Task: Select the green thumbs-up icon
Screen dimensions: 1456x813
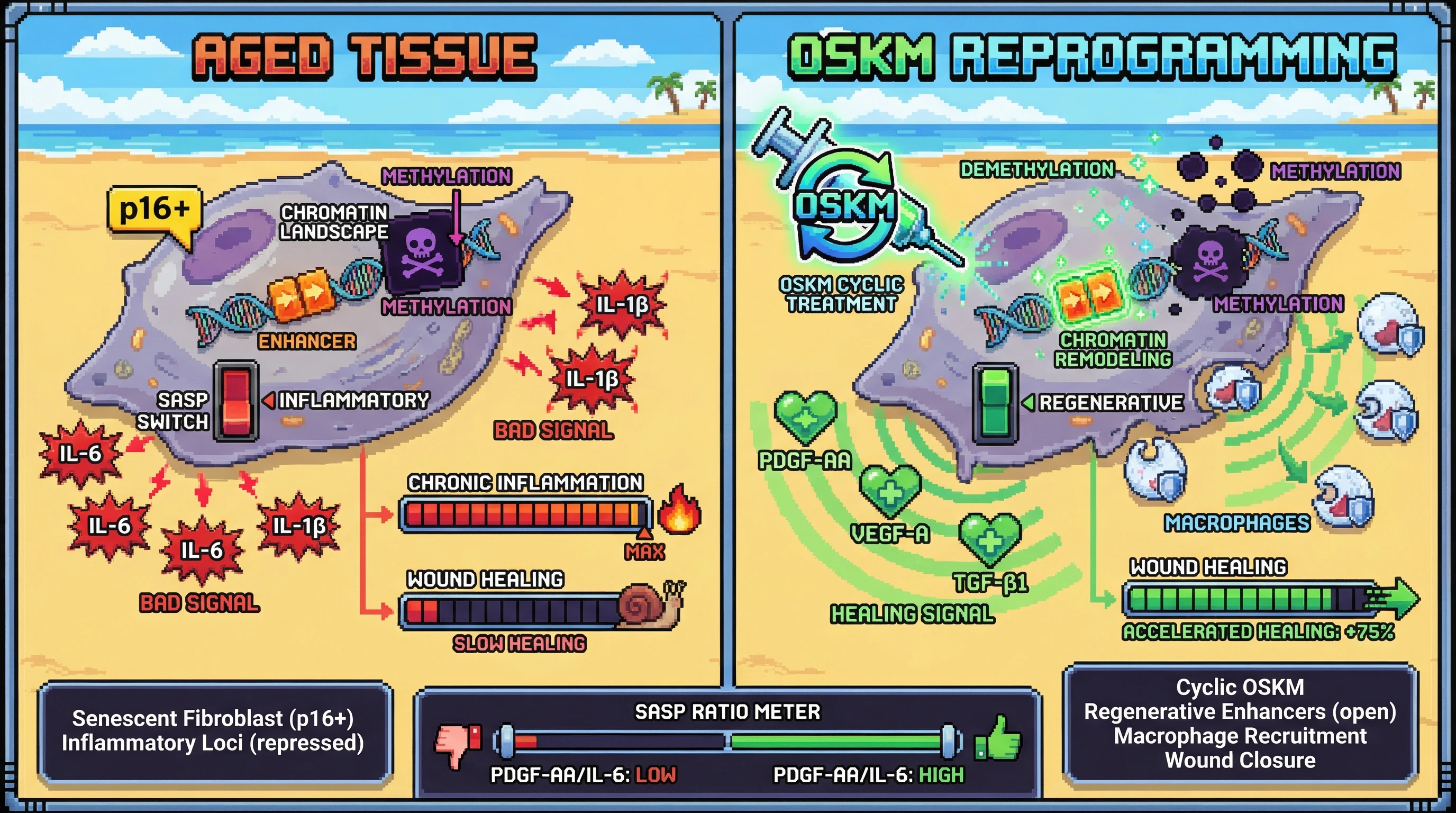Action: [x=998, y=739]
